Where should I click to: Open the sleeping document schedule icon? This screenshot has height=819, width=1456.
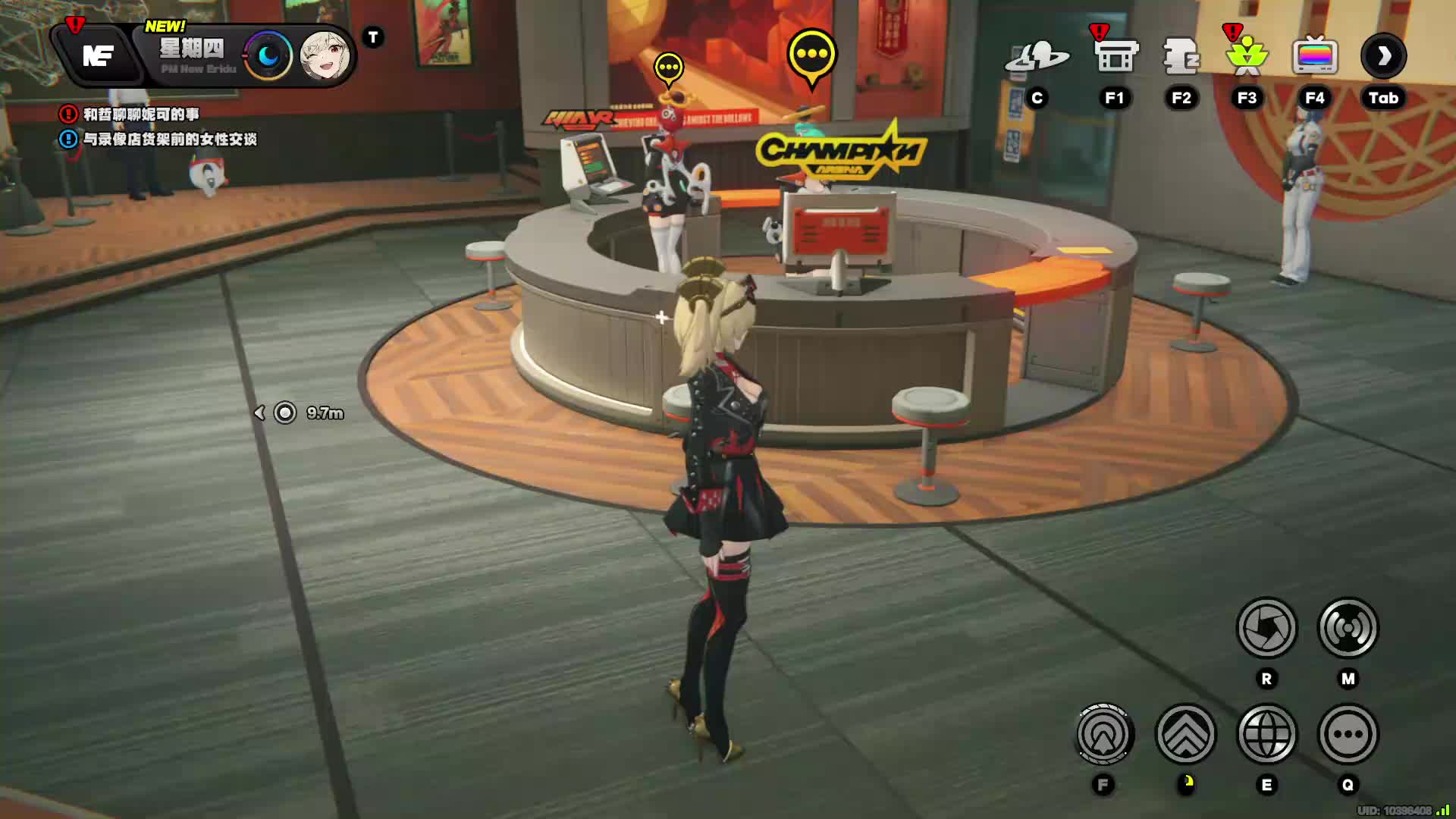click(1181, 58)
